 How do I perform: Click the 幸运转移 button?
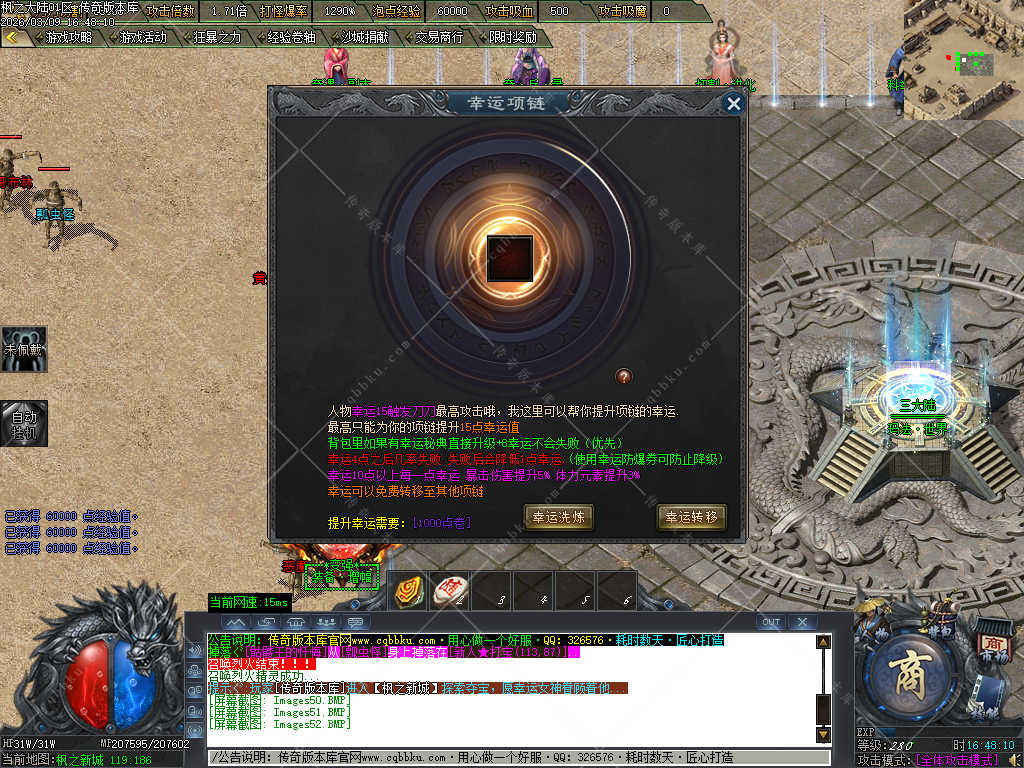click(691, 517)
